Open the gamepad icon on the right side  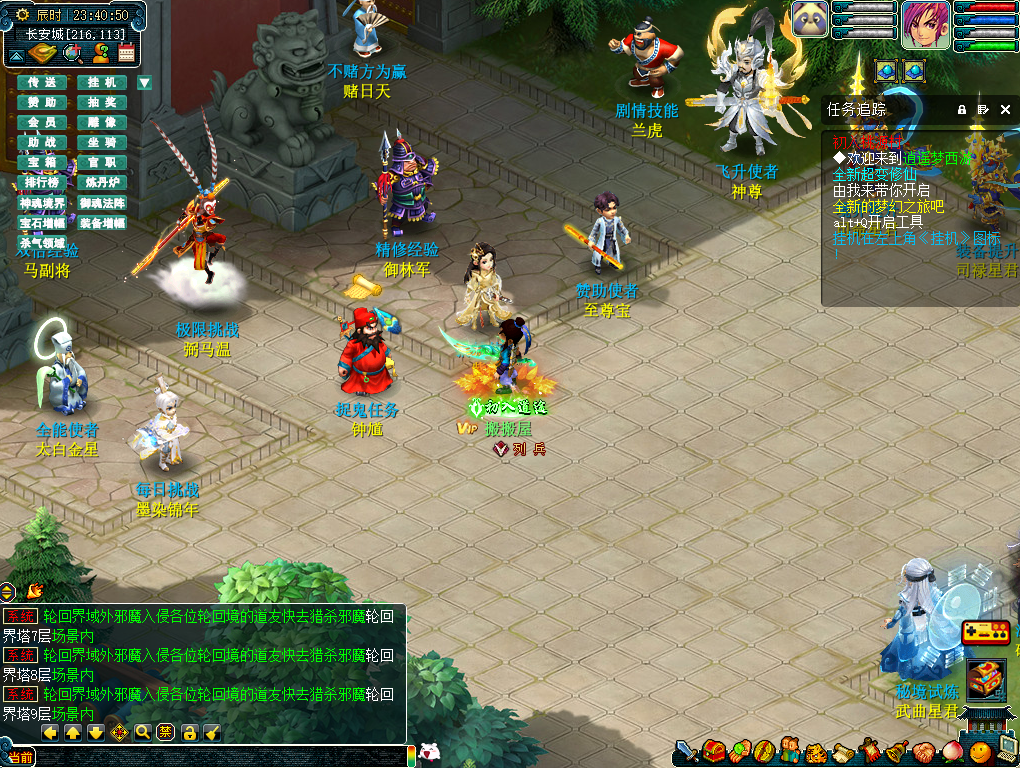click(x=986, y=633)
